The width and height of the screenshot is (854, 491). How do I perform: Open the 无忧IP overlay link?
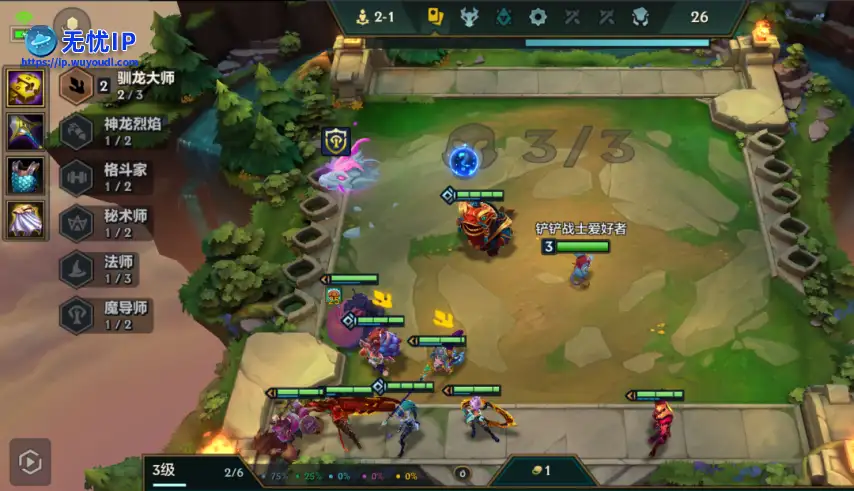(85, 42)
